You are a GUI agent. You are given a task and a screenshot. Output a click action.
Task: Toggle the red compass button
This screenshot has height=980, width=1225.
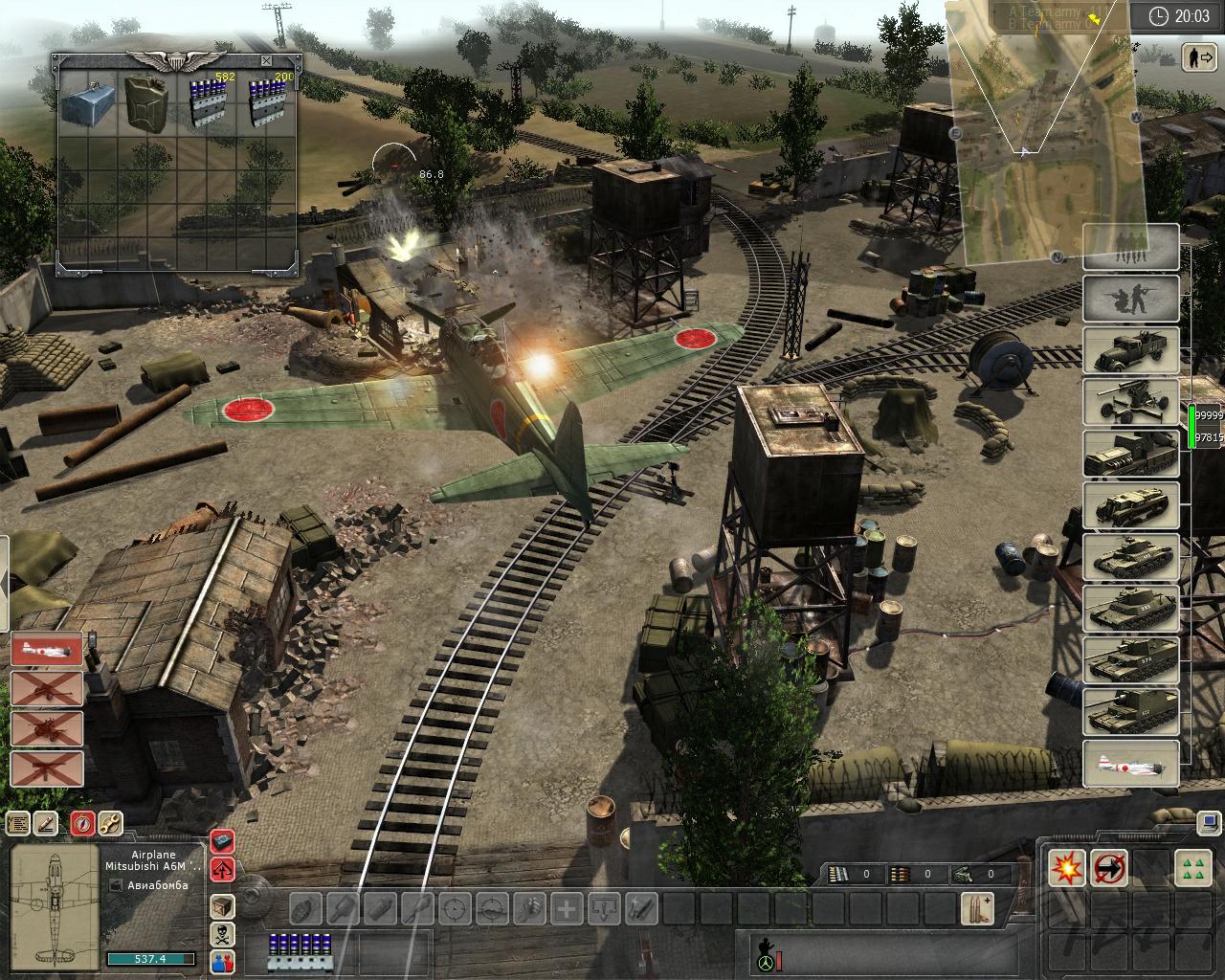click(x=83, y=823)
